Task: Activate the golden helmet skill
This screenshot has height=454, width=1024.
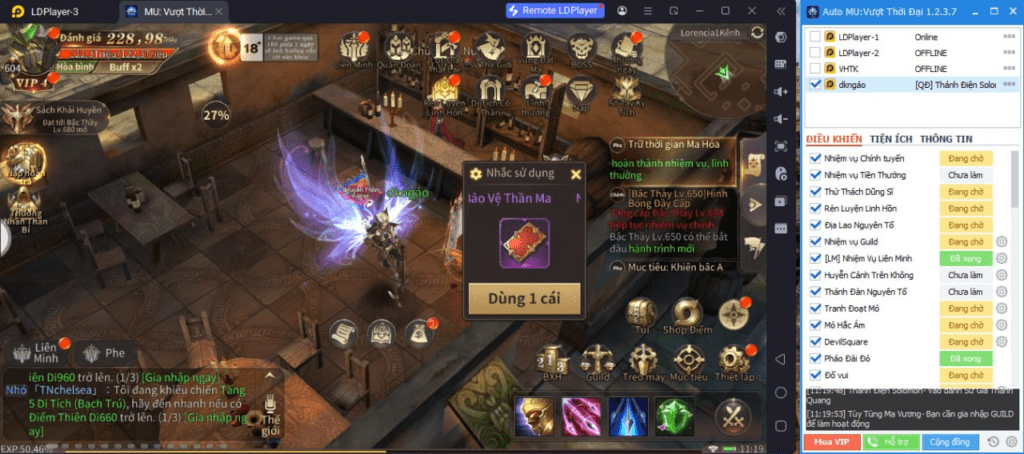Action: click(x=535, y=414)
